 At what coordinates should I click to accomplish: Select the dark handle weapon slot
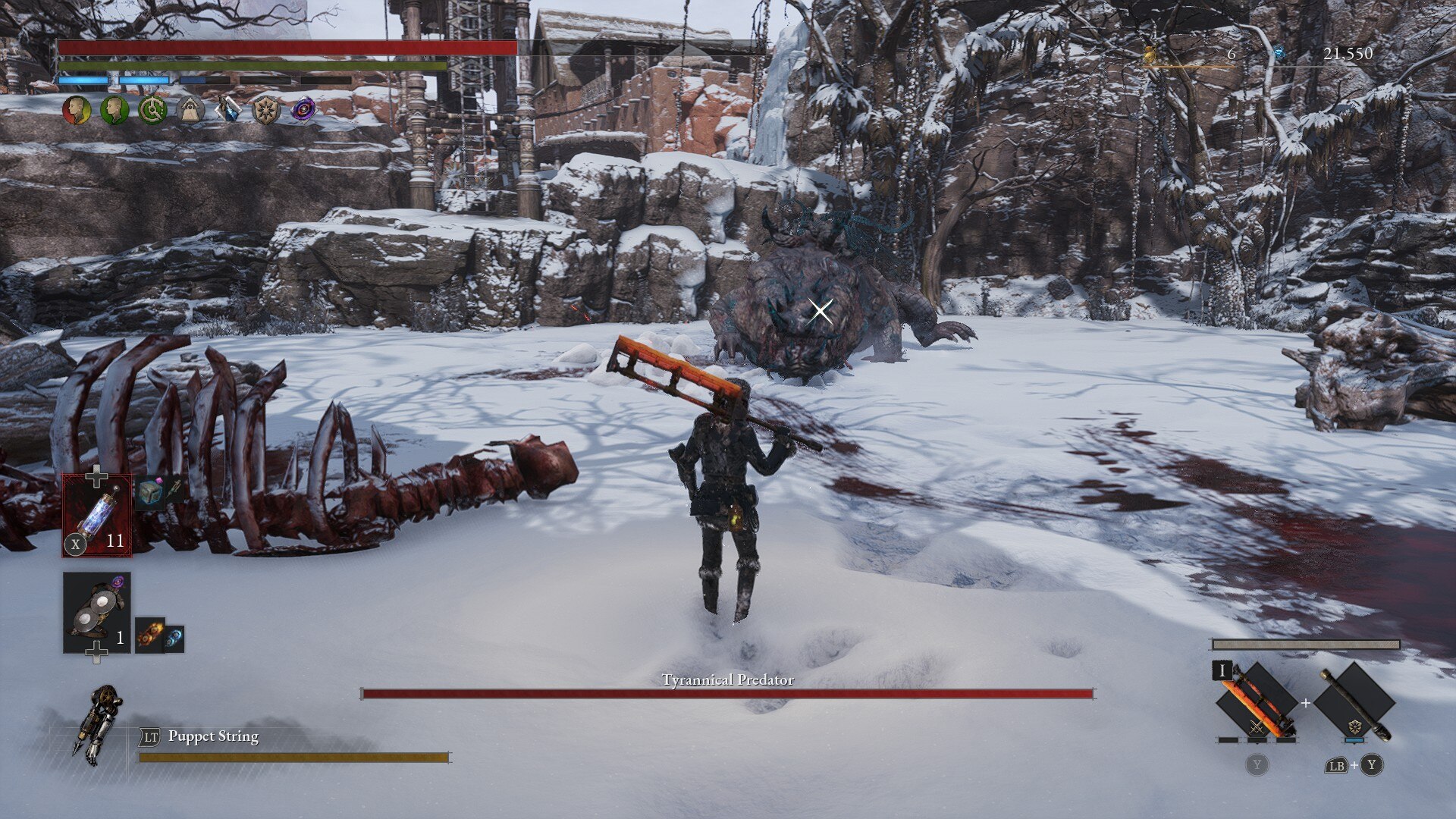coord(1354,702)
